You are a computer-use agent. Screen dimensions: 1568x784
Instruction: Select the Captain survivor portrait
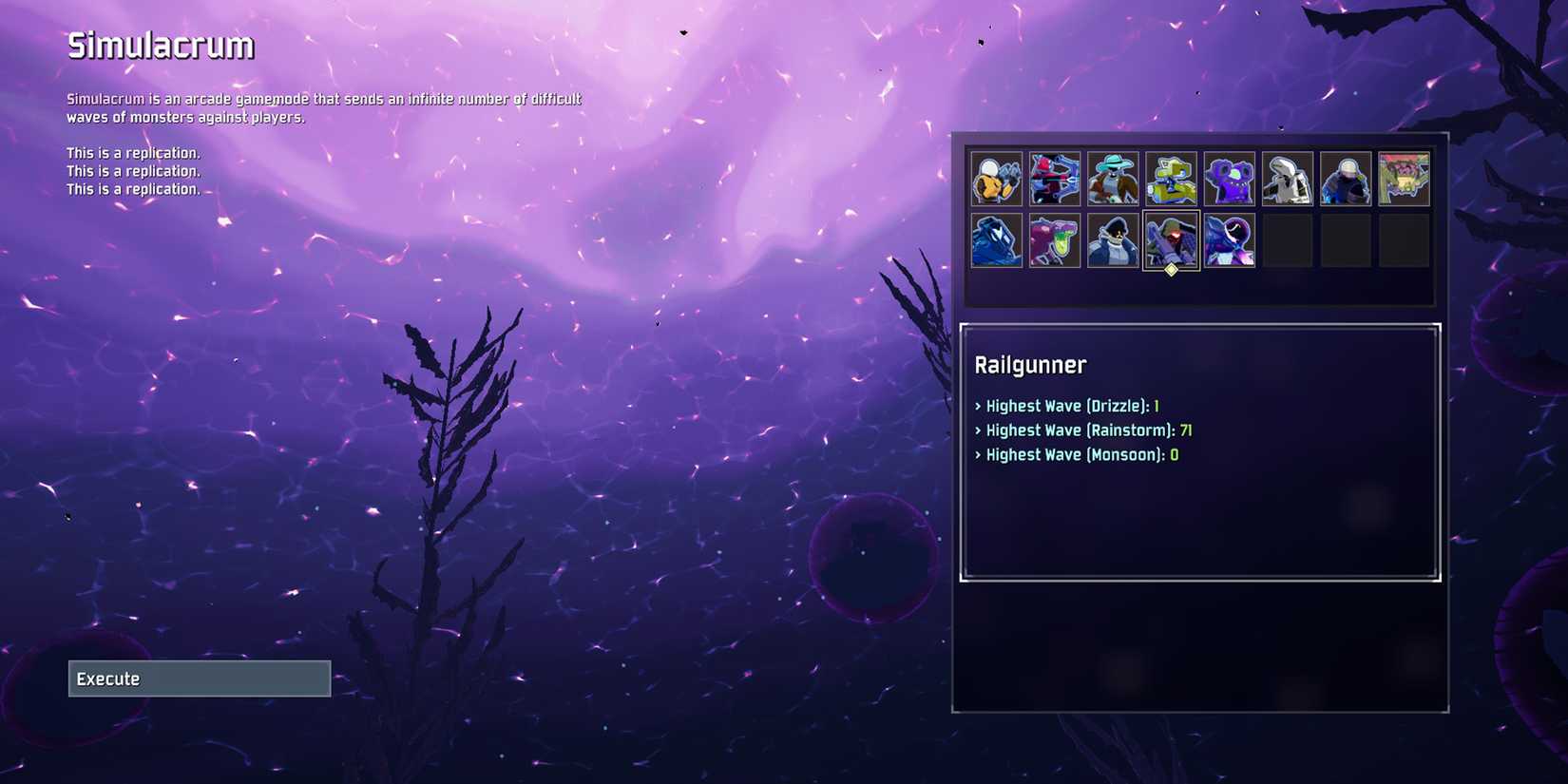click(x=1113, y=238)
